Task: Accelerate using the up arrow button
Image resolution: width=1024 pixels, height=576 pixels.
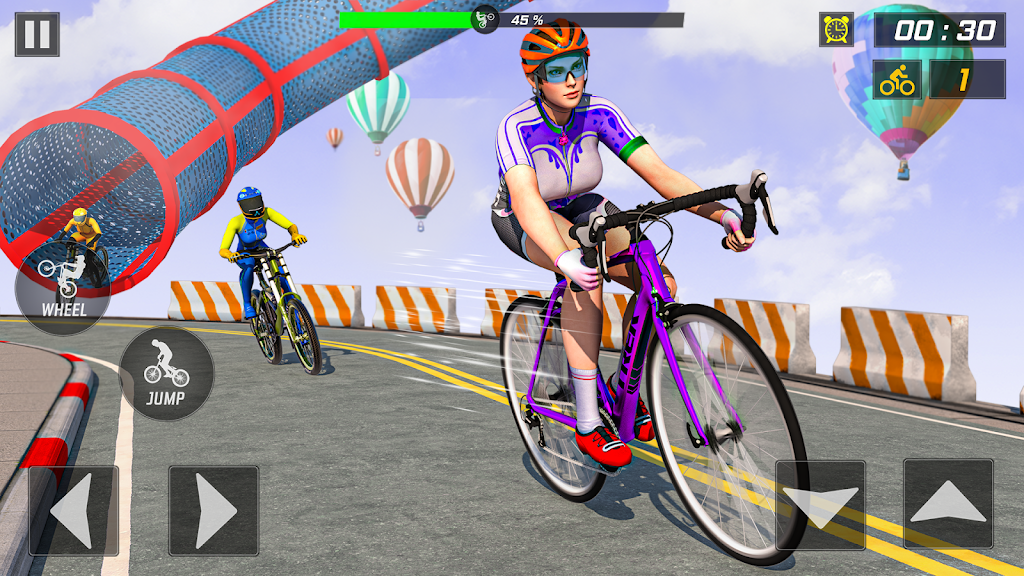Action: point(948,505)
